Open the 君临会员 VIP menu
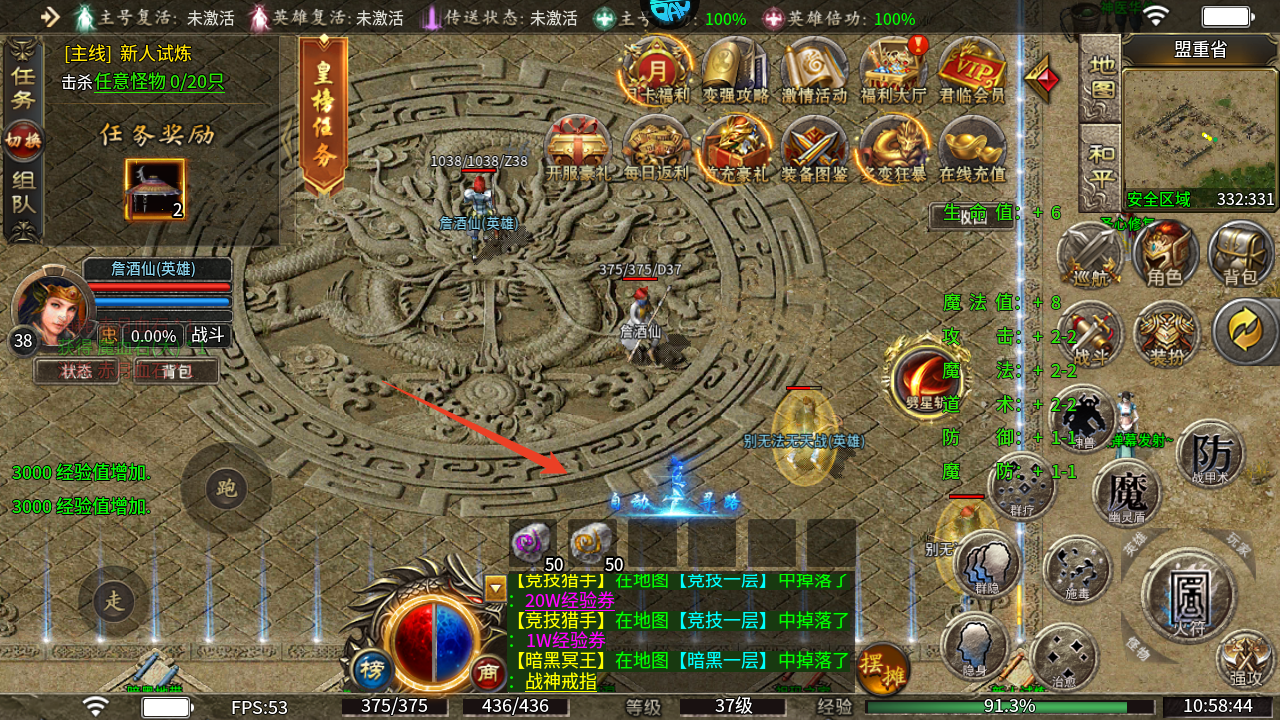Screen dimensions: 1280x720 pyautogui.click(x=972, y=68)
